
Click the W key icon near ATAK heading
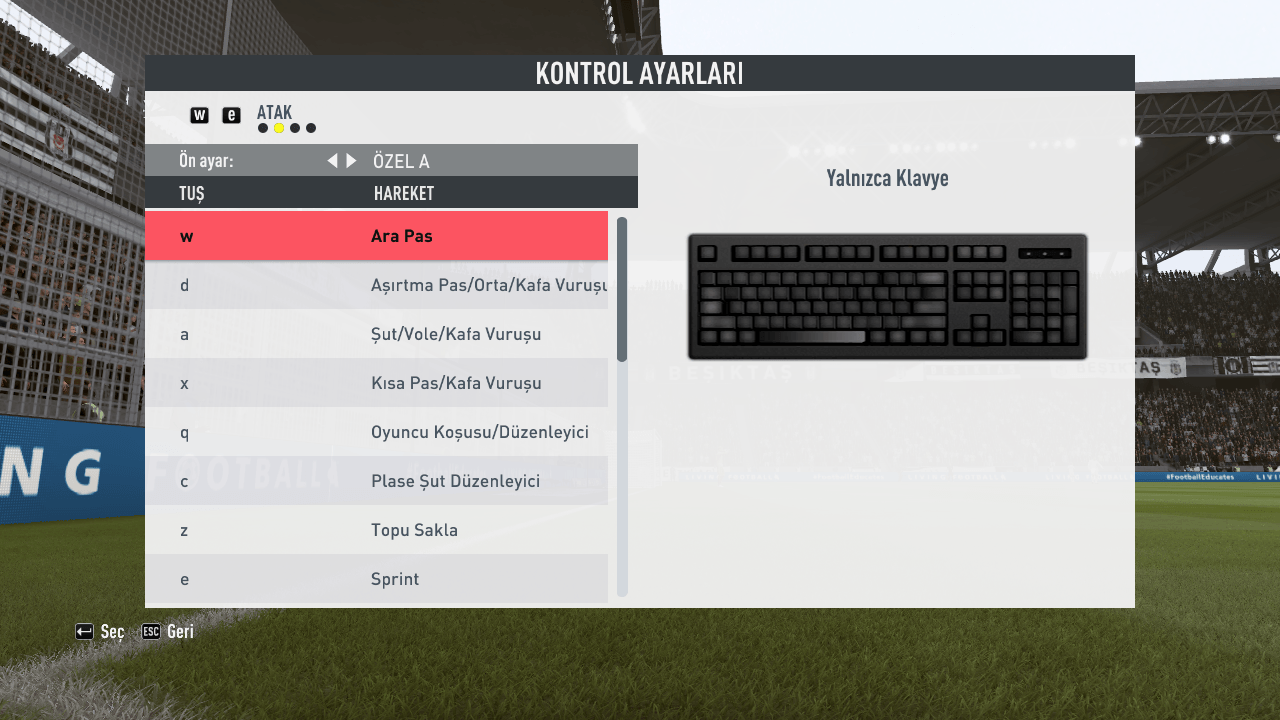199,115
